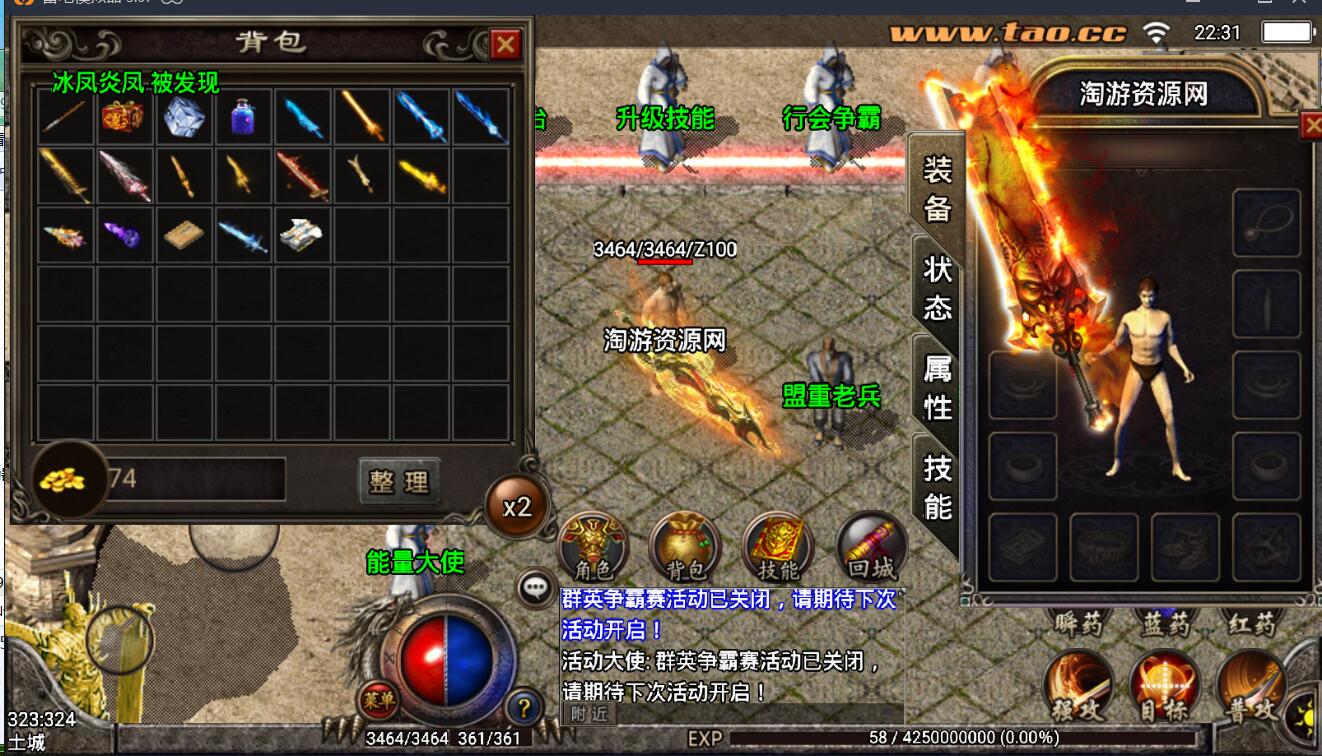The image size is (1322, 756).
Task: Close the character equipment panel
Action: coord(1311,125)
